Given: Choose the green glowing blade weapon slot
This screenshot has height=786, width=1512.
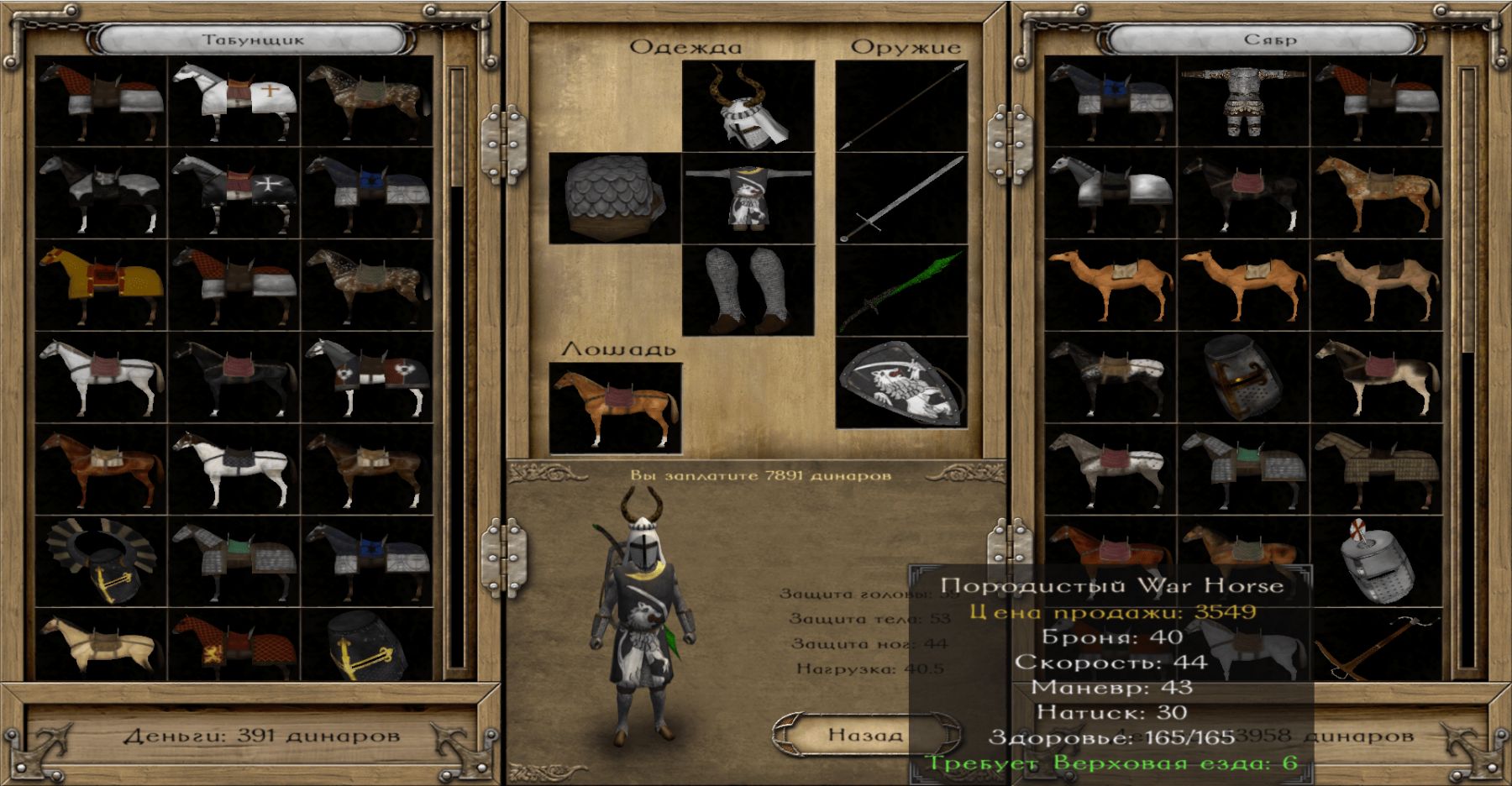Looking at the screenshot, I should click(901, 291).
